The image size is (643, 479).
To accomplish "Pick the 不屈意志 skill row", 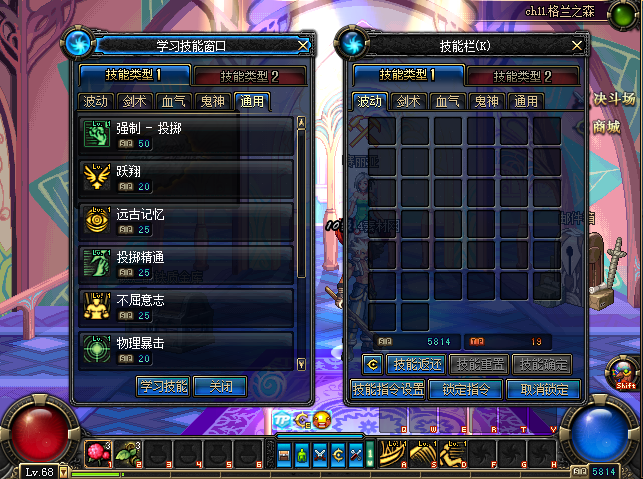I will (x=186, y=306).
